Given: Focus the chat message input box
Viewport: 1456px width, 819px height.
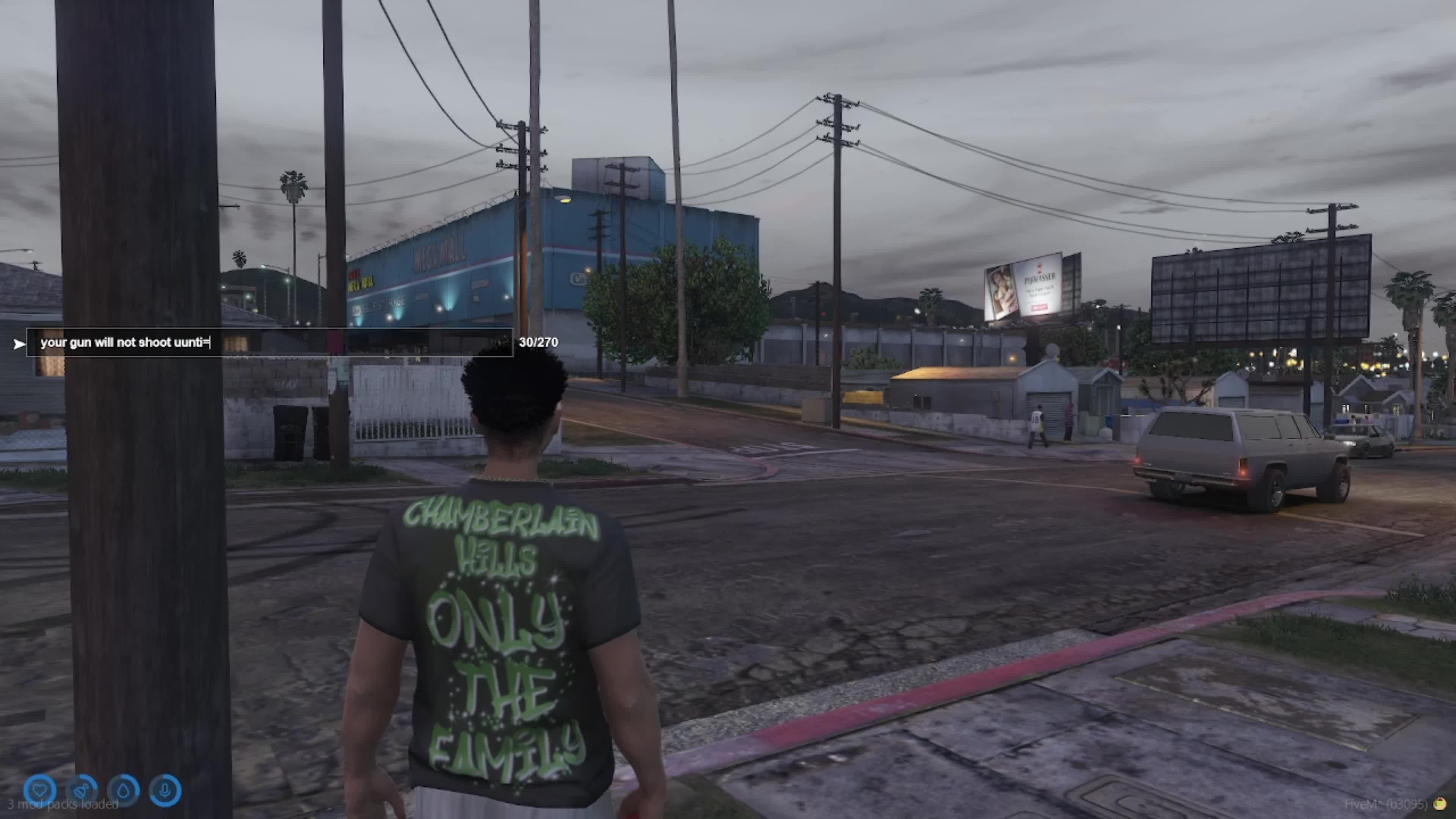Looking at the screenshot, I should 269,342.
